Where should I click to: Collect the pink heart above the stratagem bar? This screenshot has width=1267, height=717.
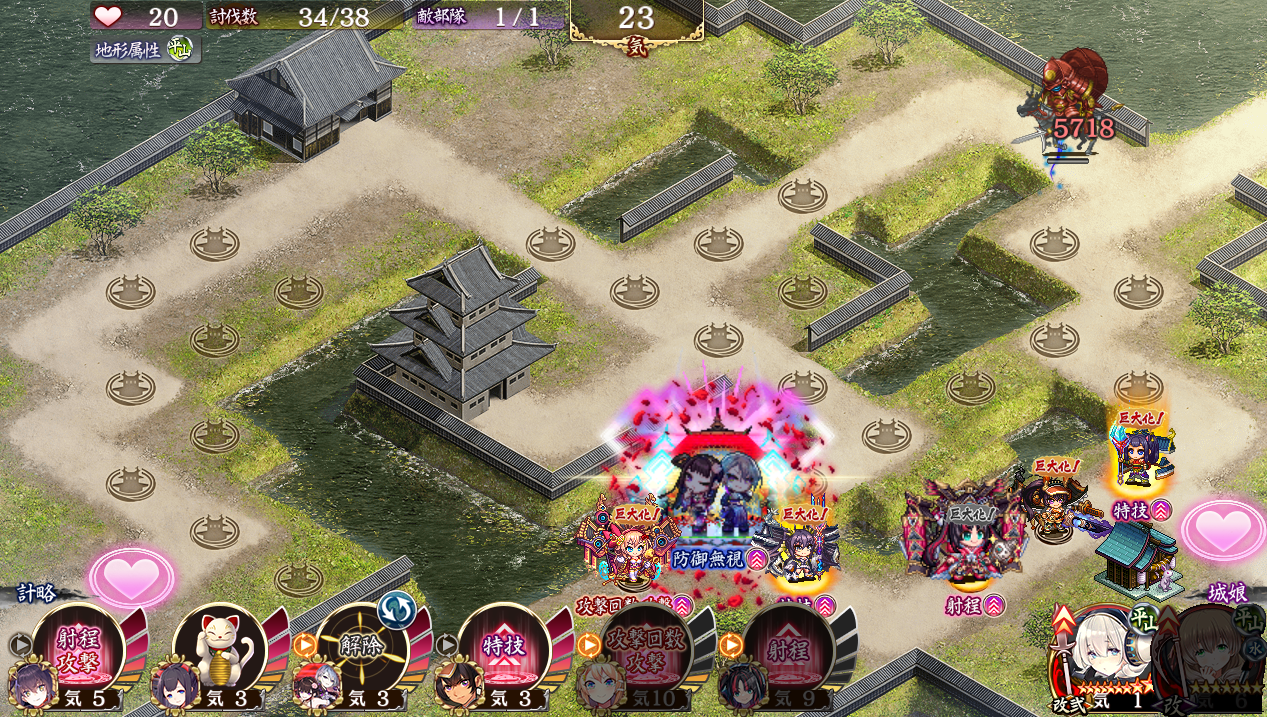(131, 577)
